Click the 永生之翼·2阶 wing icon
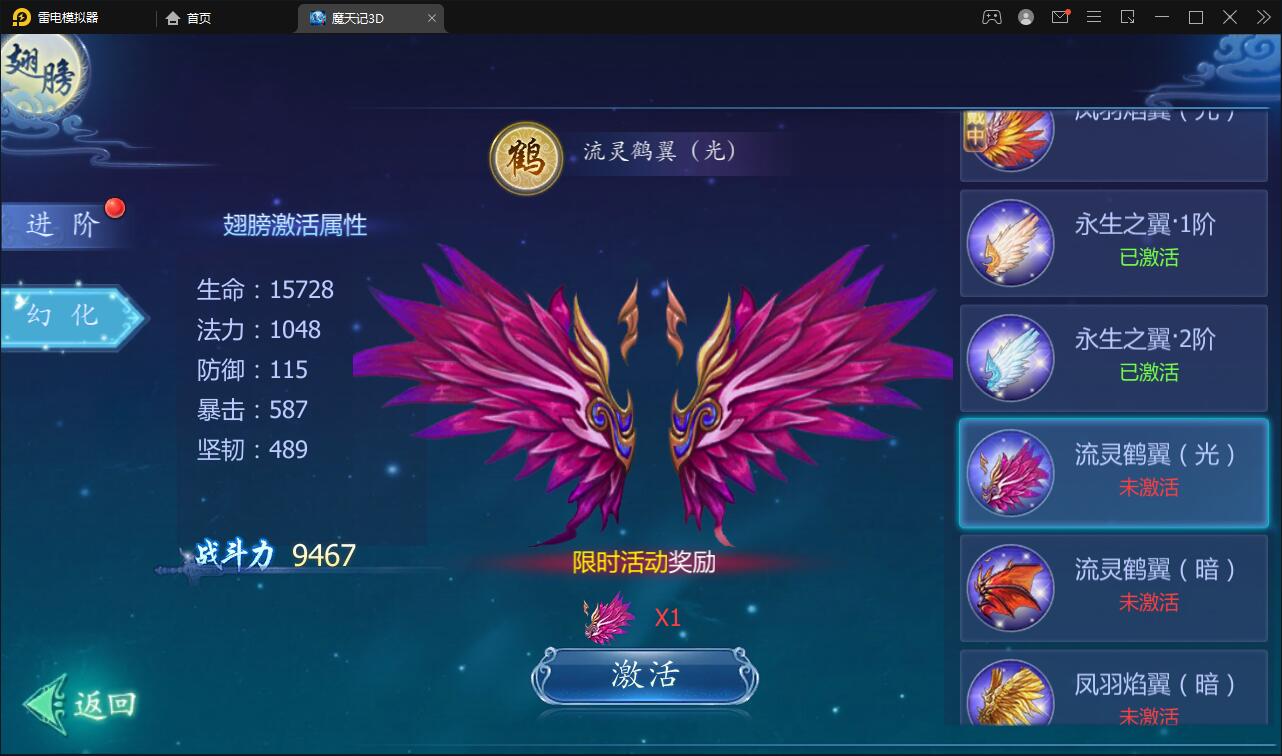The height and width of the screenshot is (756, 1282). pos(1009,357)
